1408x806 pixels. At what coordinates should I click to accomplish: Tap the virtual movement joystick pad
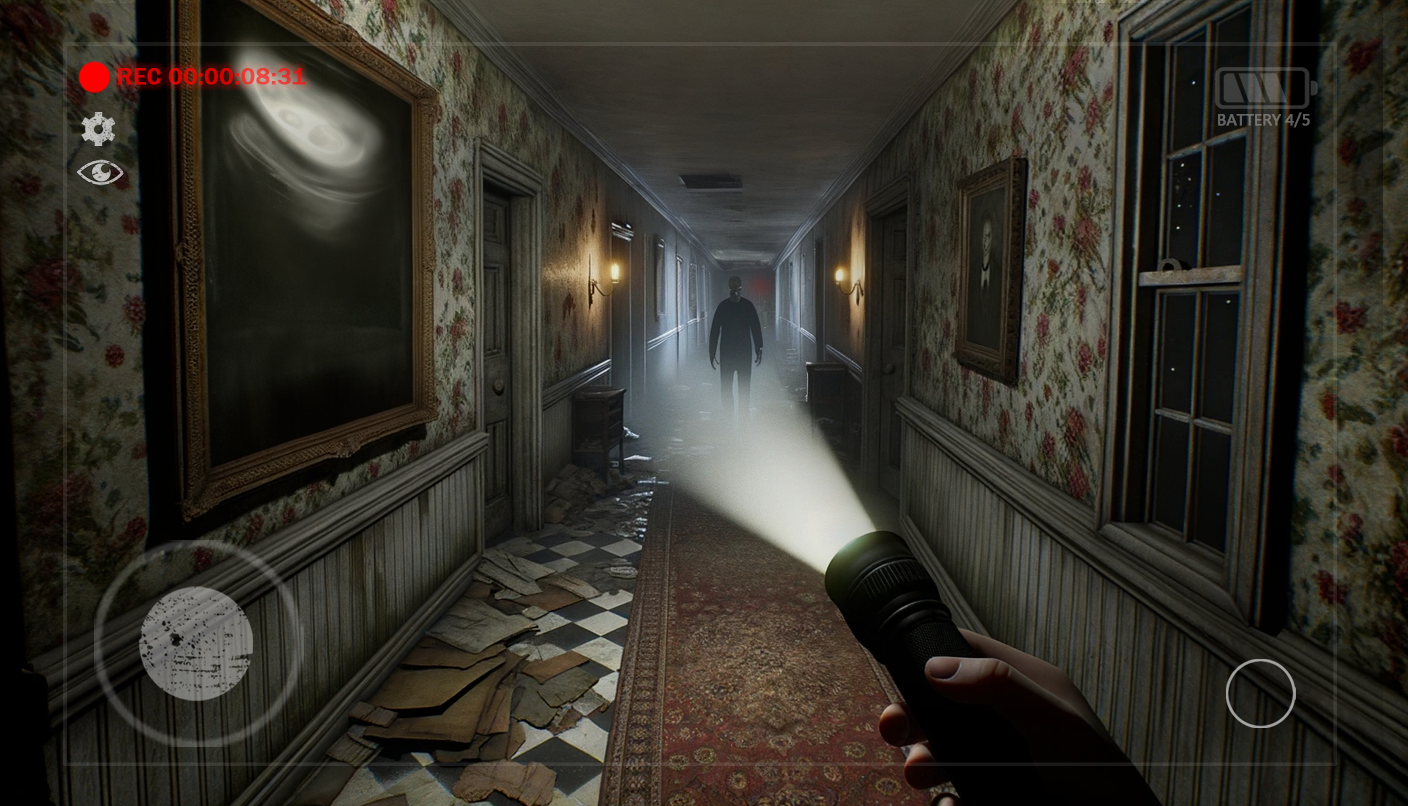195,645
